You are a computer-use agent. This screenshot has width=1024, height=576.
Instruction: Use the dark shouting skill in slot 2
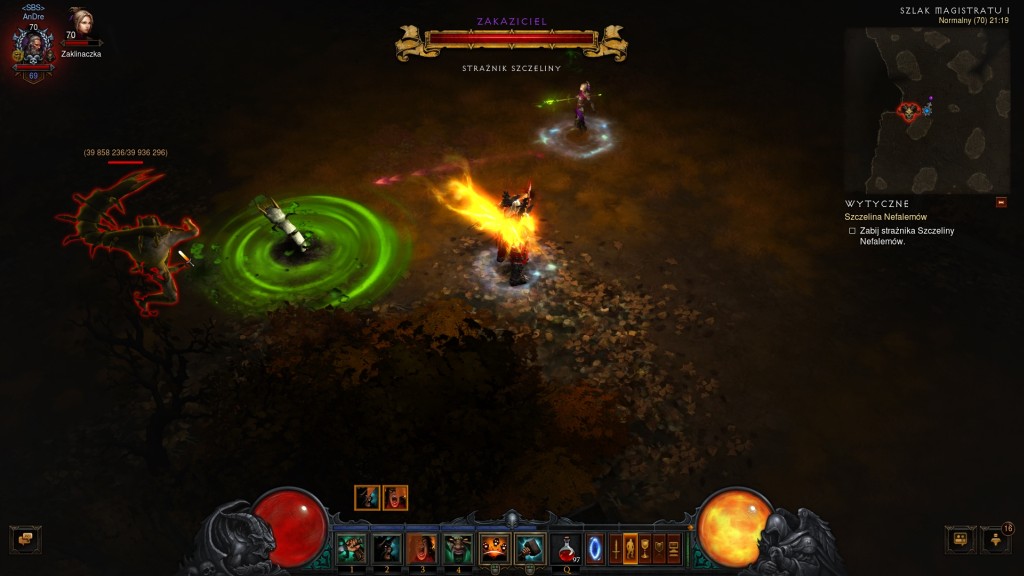click(386, 549)
